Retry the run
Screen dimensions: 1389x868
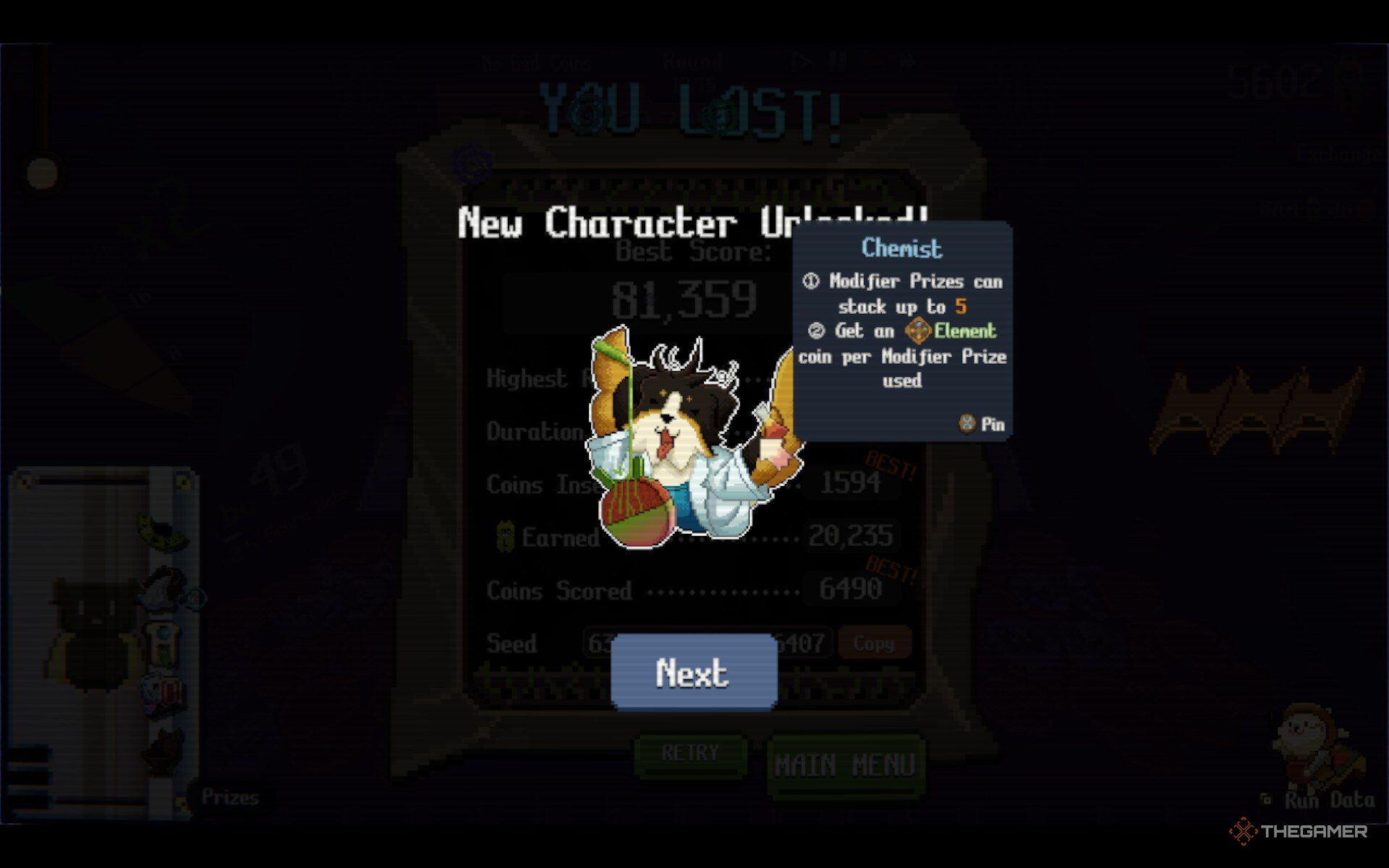(x=690, y=754)
